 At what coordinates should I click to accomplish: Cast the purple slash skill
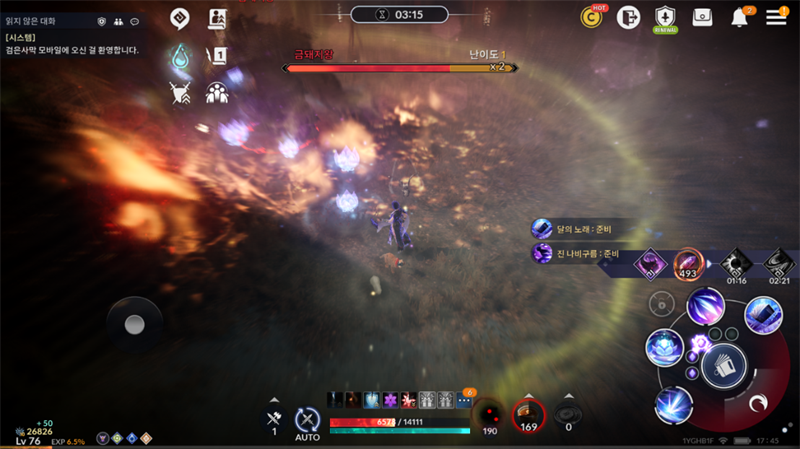(x=706, y=305)
